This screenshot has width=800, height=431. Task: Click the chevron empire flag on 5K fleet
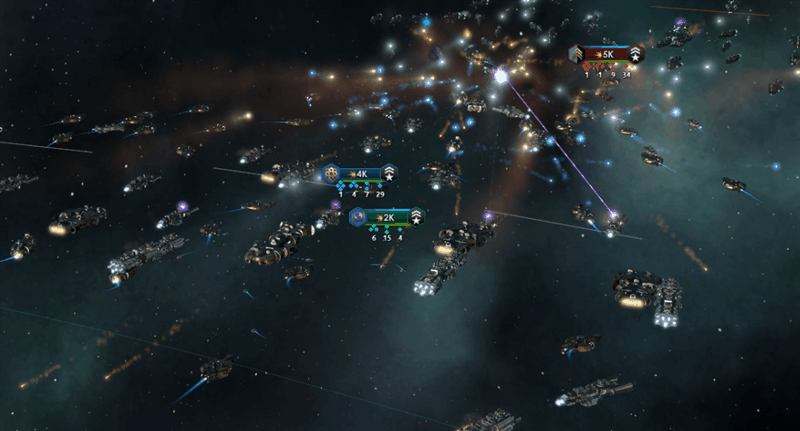(577, 53)
